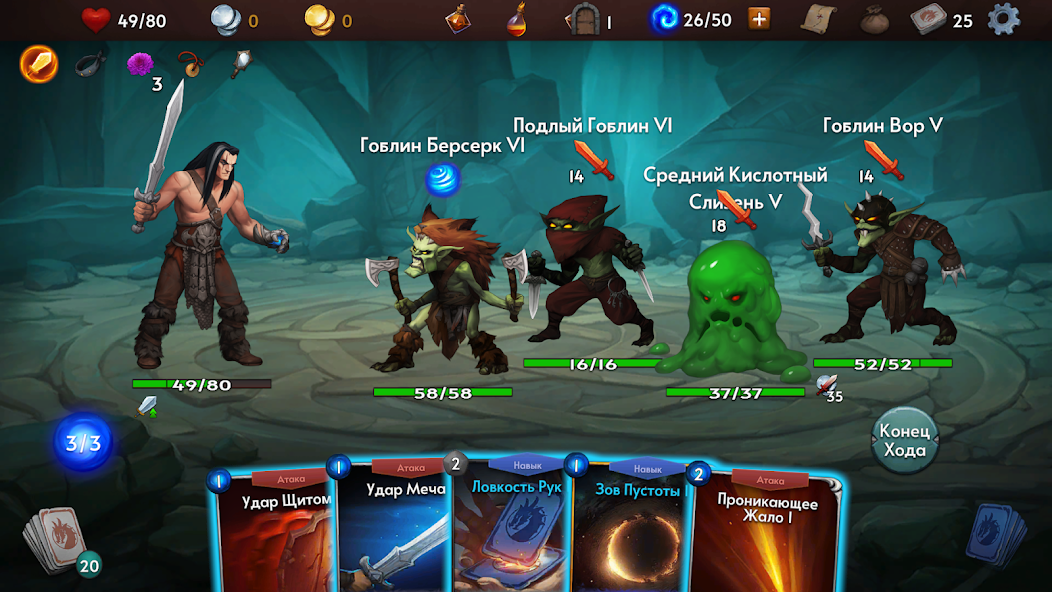View the full card deck icon

point(928,19)
